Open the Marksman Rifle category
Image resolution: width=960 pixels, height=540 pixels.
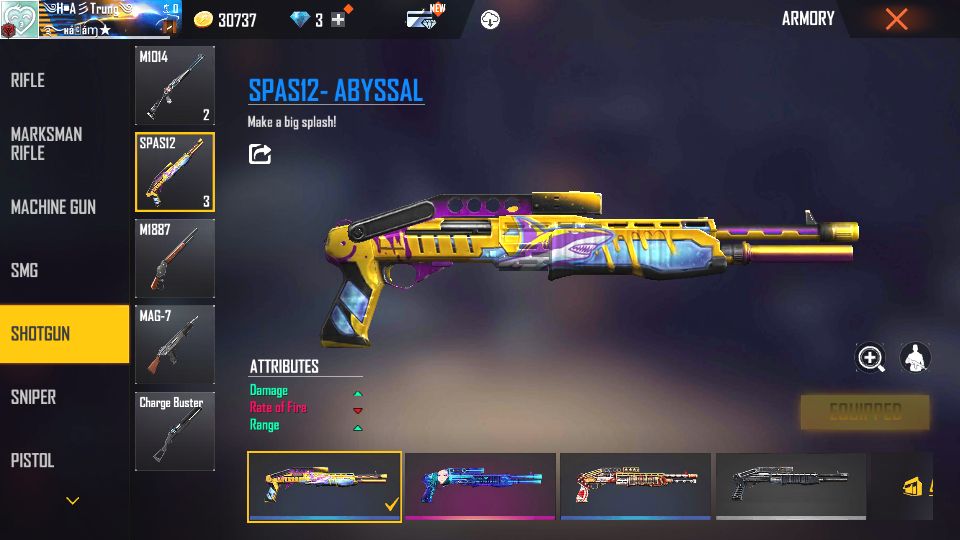(x=47, y=143)
